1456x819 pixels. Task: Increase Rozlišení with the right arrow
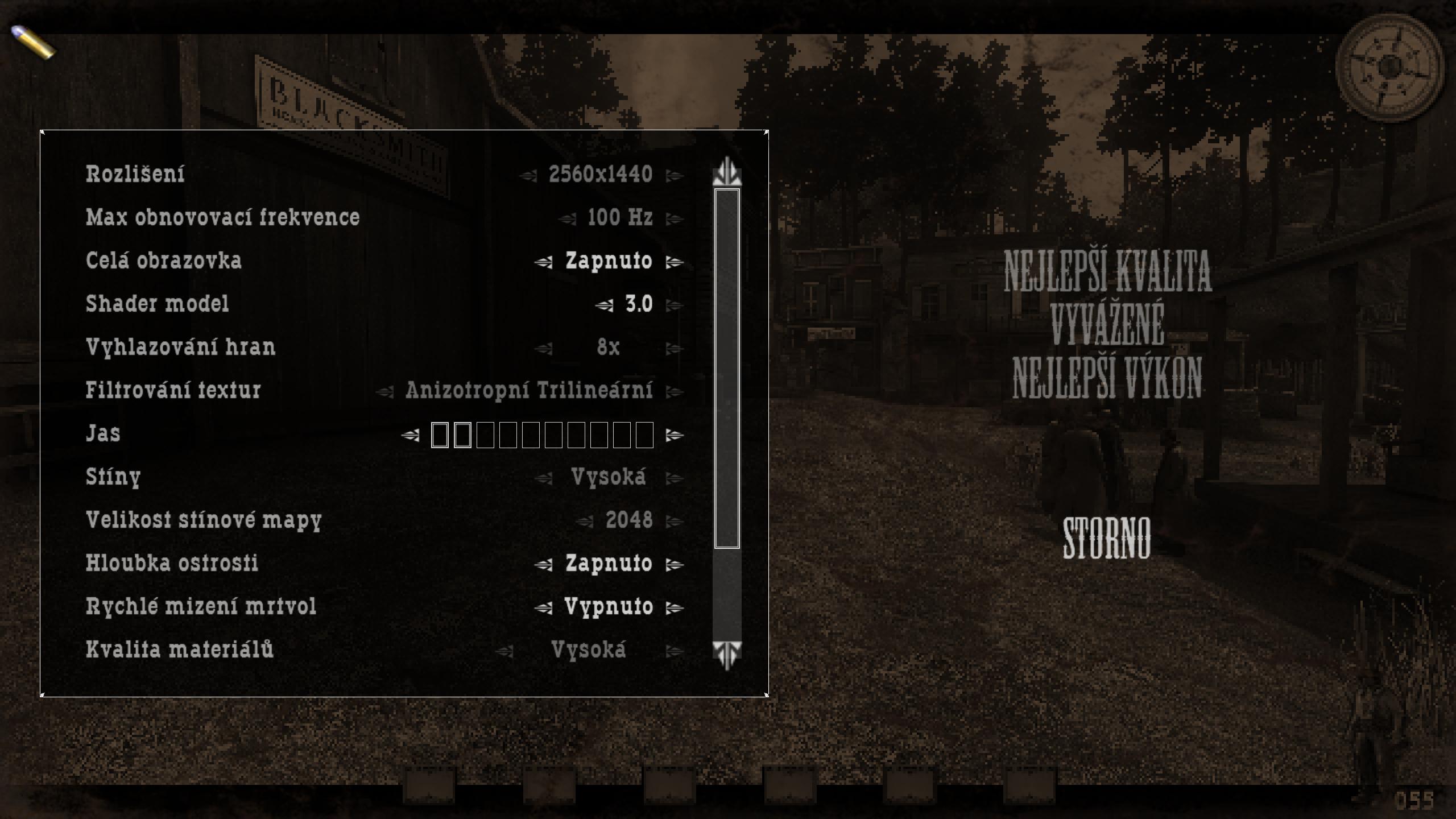[674, 176]
